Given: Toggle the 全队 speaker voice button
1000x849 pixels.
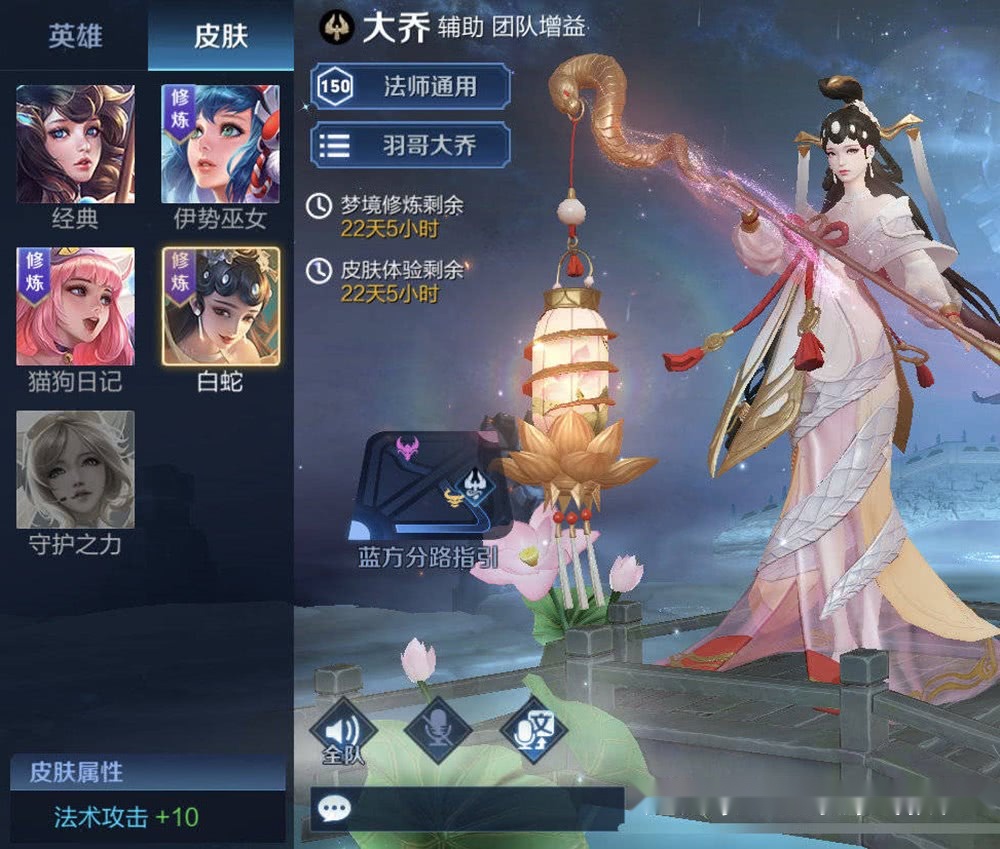Looking at the screenshot, I should (343, 729).
